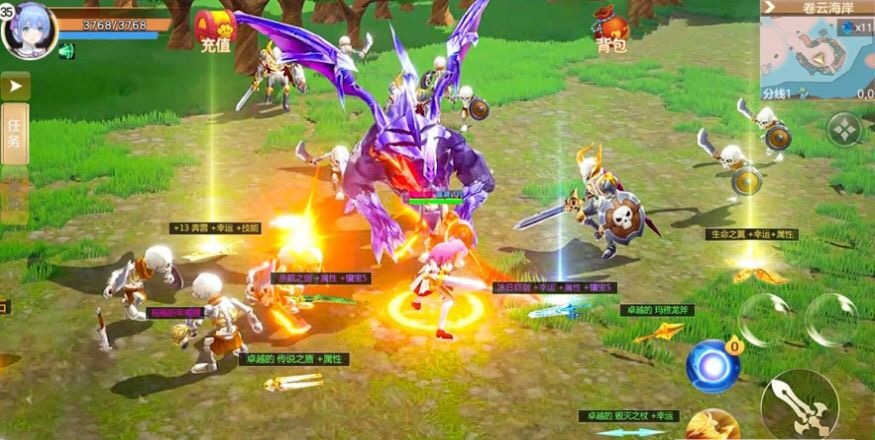Open the 充值 recharge shop
Screen dimensions: 875x440
[214, 30]
